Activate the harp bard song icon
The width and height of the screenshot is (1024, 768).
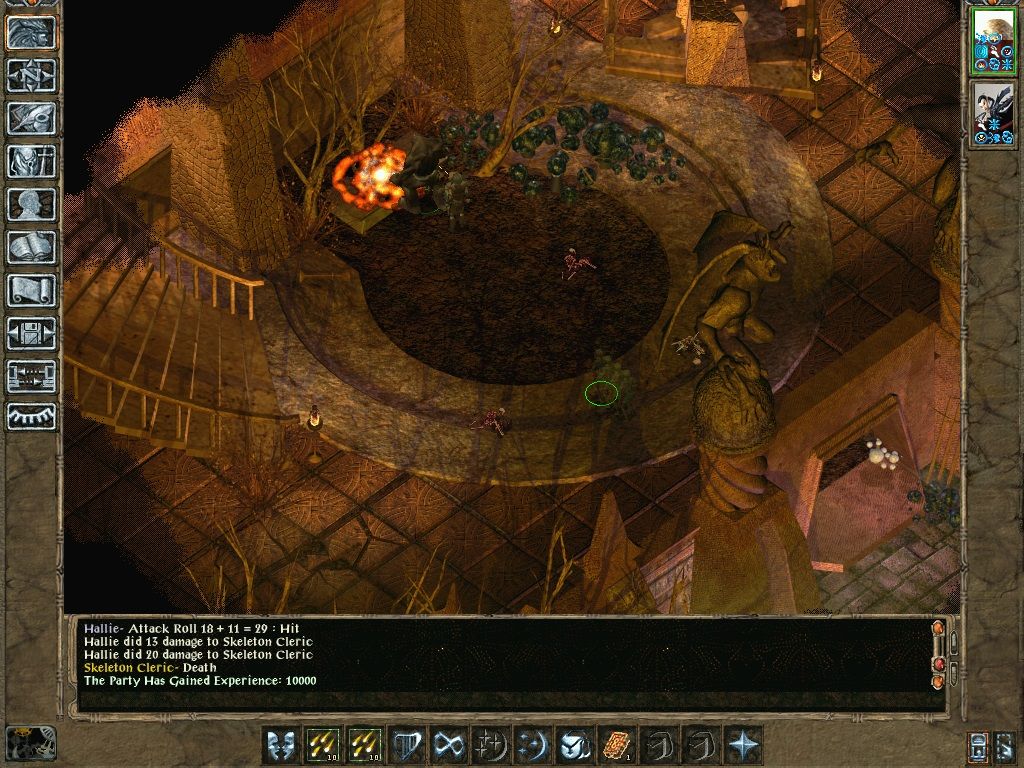coord(406,745)
